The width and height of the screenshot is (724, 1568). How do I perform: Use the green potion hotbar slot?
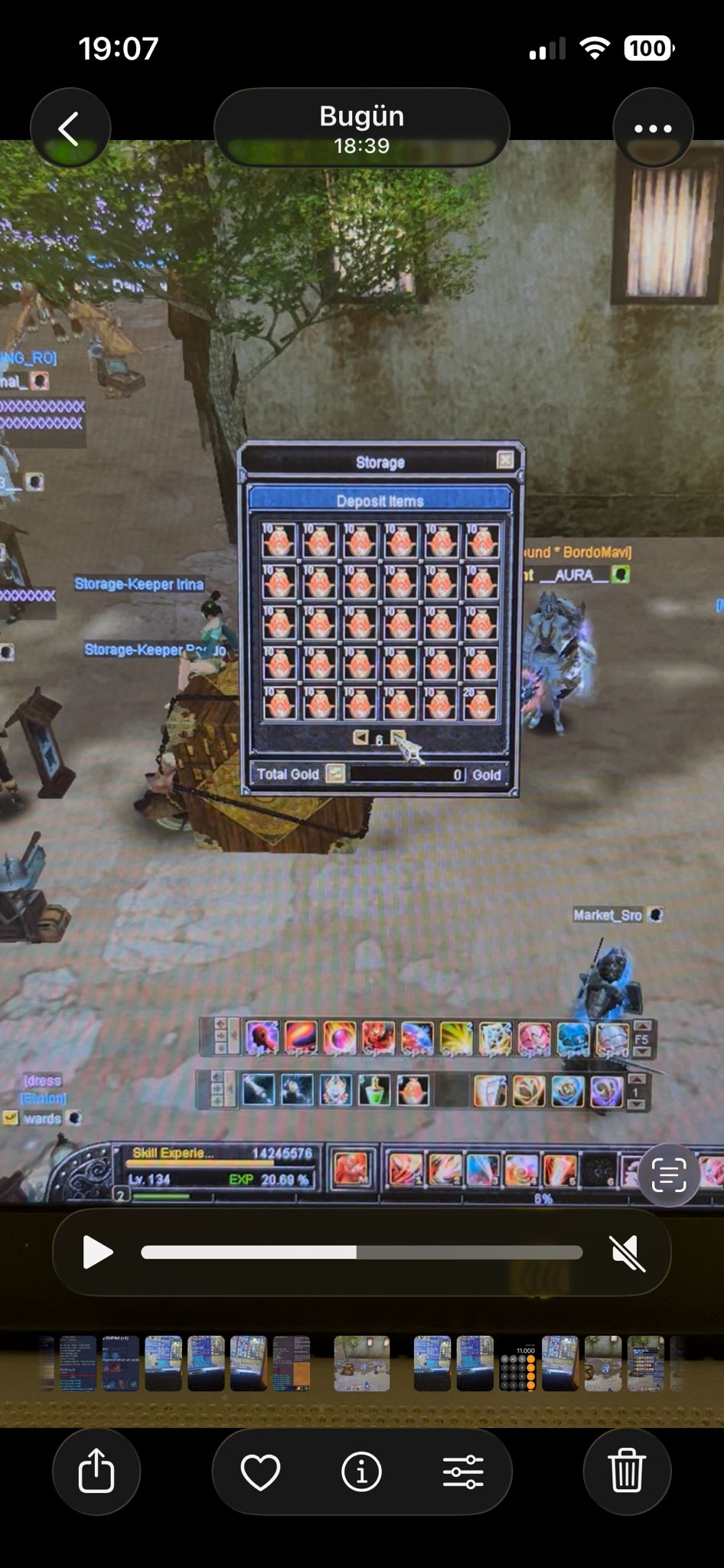(374, 1090)
